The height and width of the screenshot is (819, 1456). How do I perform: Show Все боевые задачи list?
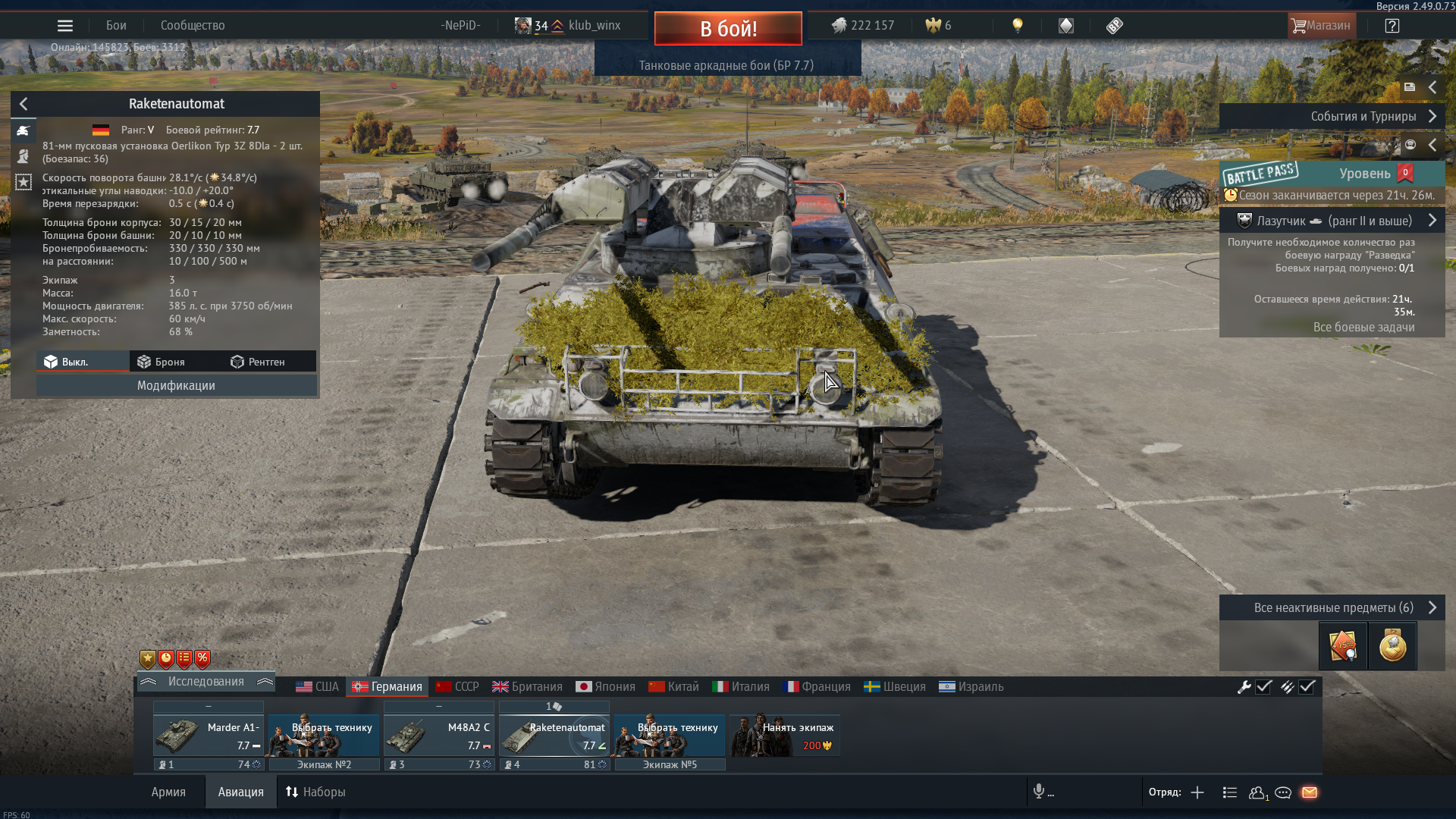(x=1363, y=327)
